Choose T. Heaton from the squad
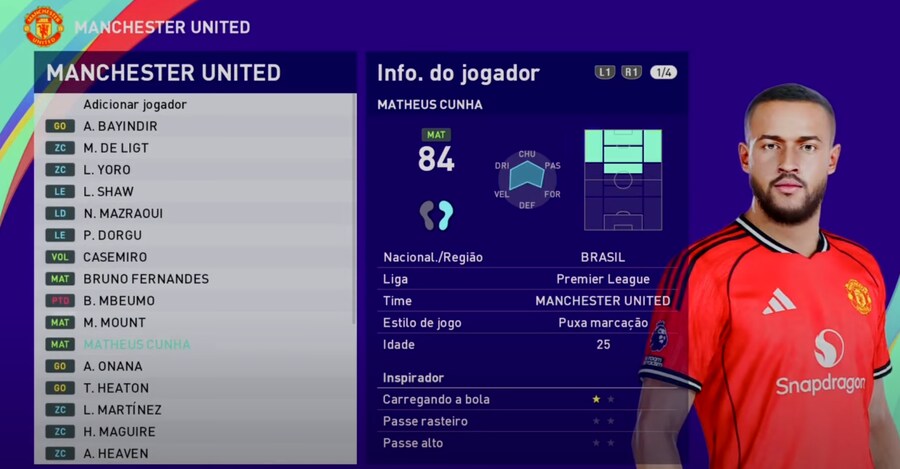The image size is (900, 469). pos(116,388)
